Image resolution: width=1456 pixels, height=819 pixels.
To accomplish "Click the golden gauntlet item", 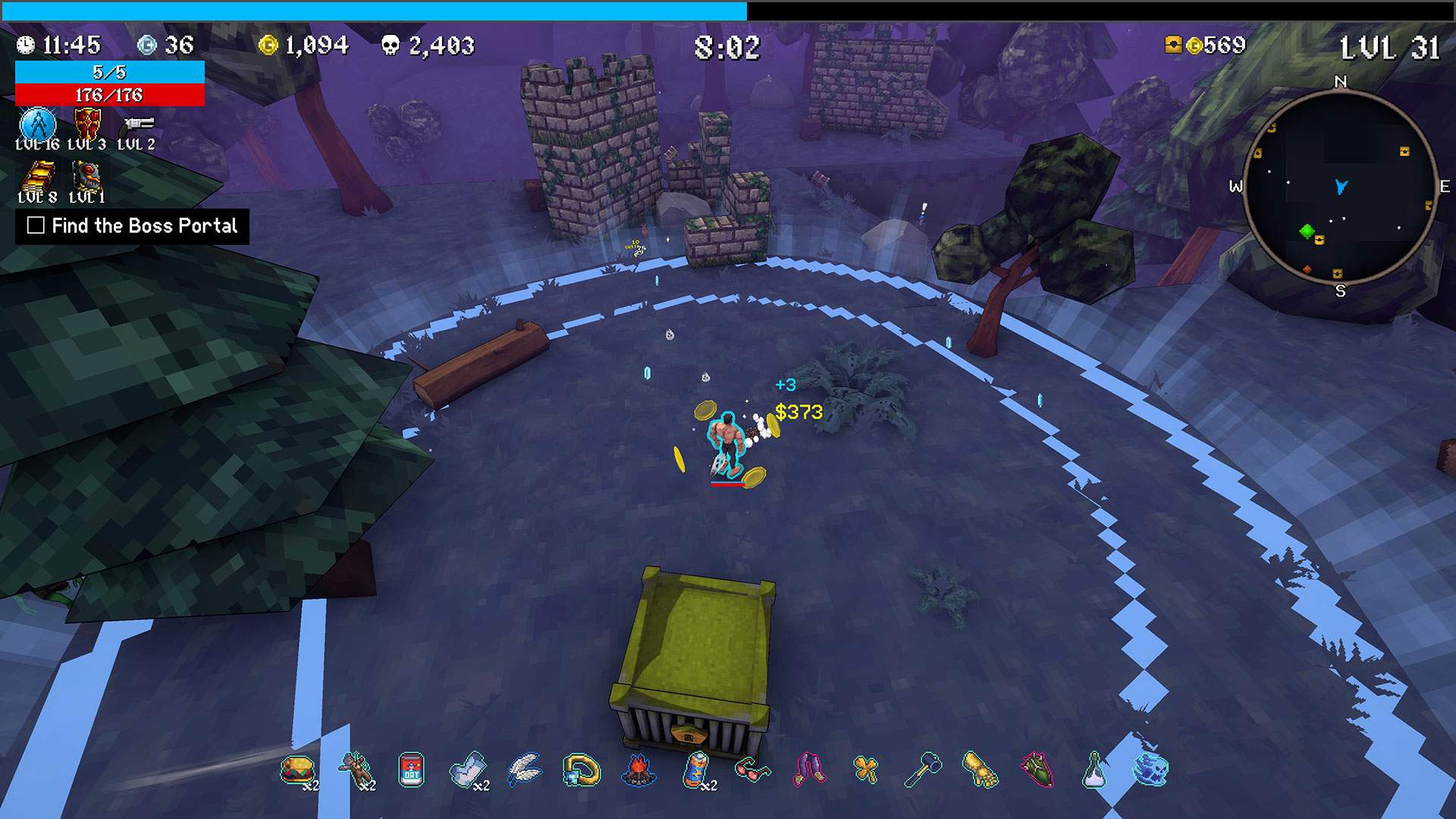I will pyautogui.click(x=980, y=770).
